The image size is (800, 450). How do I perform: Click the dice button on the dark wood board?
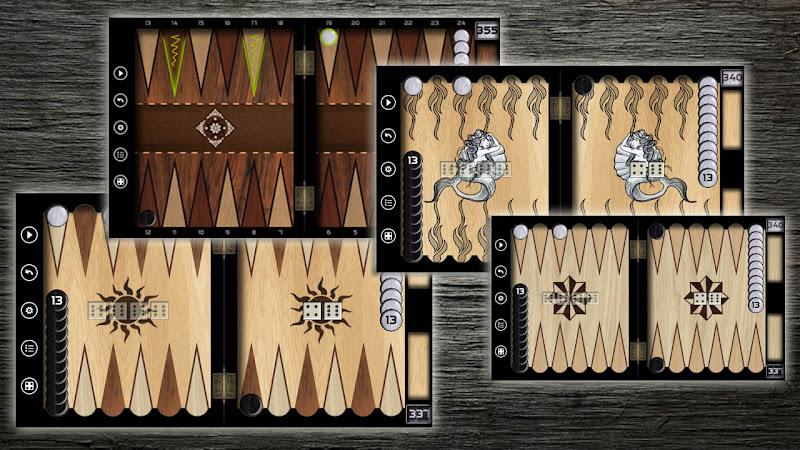point(121,181)
